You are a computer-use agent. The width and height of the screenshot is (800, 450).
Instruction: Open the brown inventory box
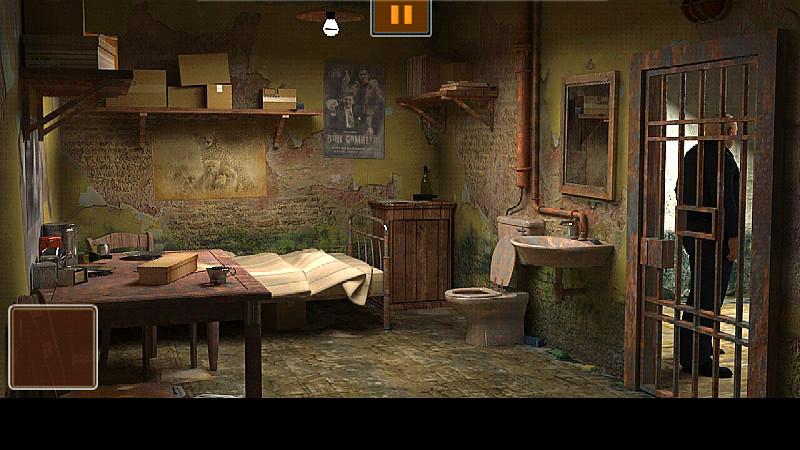coord(53,346)
